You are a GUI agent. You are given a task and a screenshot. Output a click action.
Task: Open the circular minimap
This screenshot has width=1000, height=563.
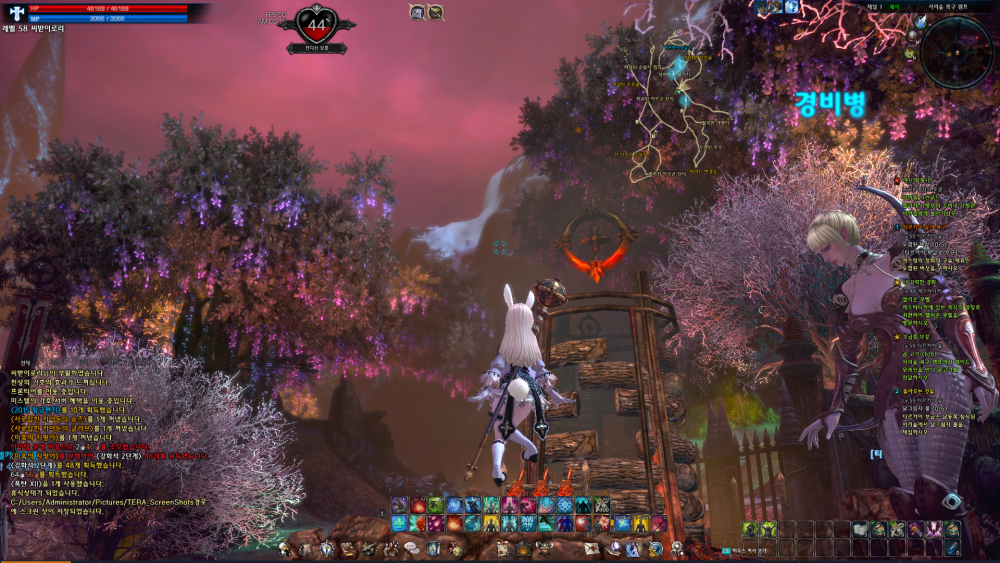(955, 48)
